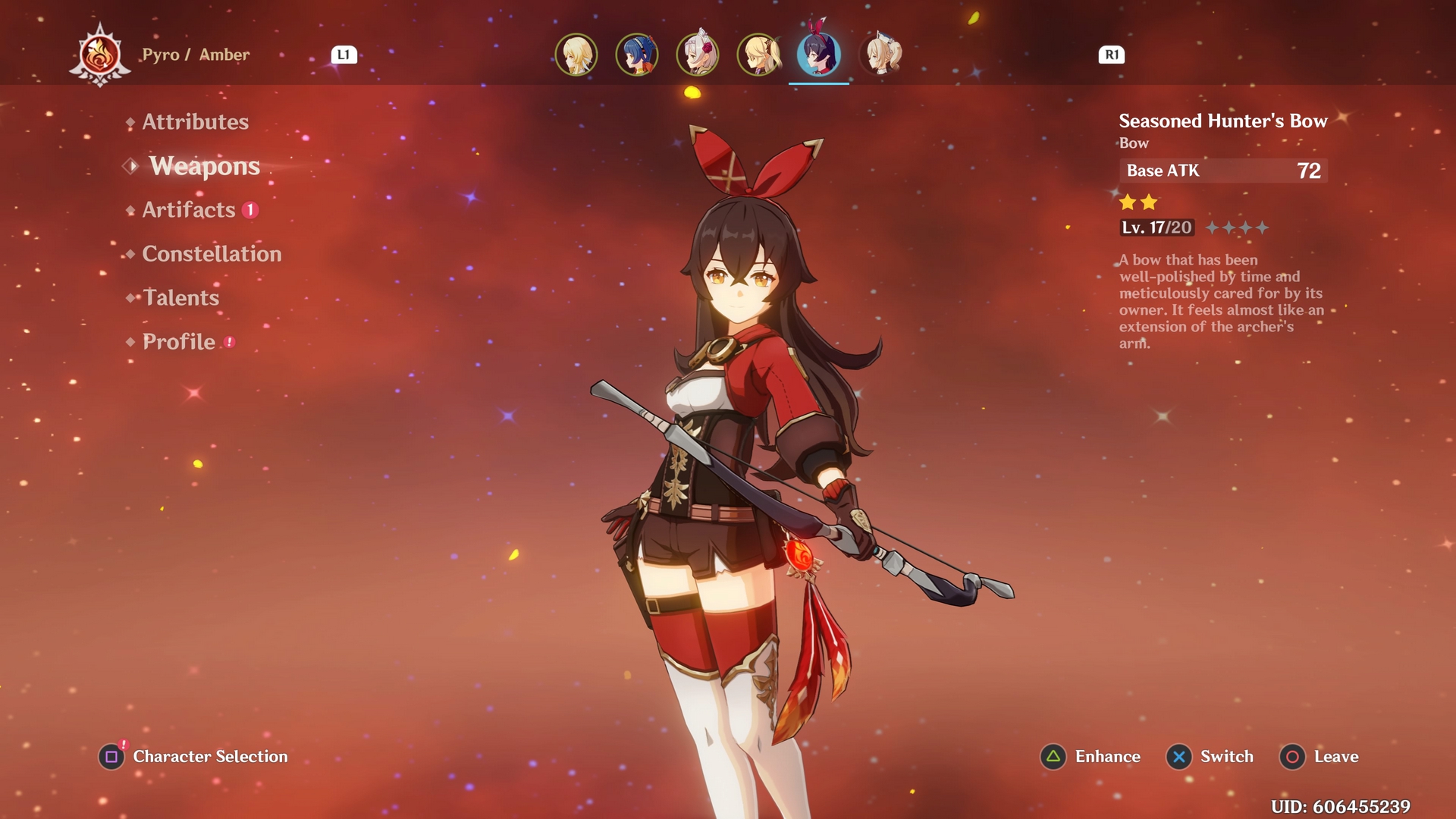Go to the Artifacts section
This screenshot has width=1456, height=819.
tap(189, 210)
